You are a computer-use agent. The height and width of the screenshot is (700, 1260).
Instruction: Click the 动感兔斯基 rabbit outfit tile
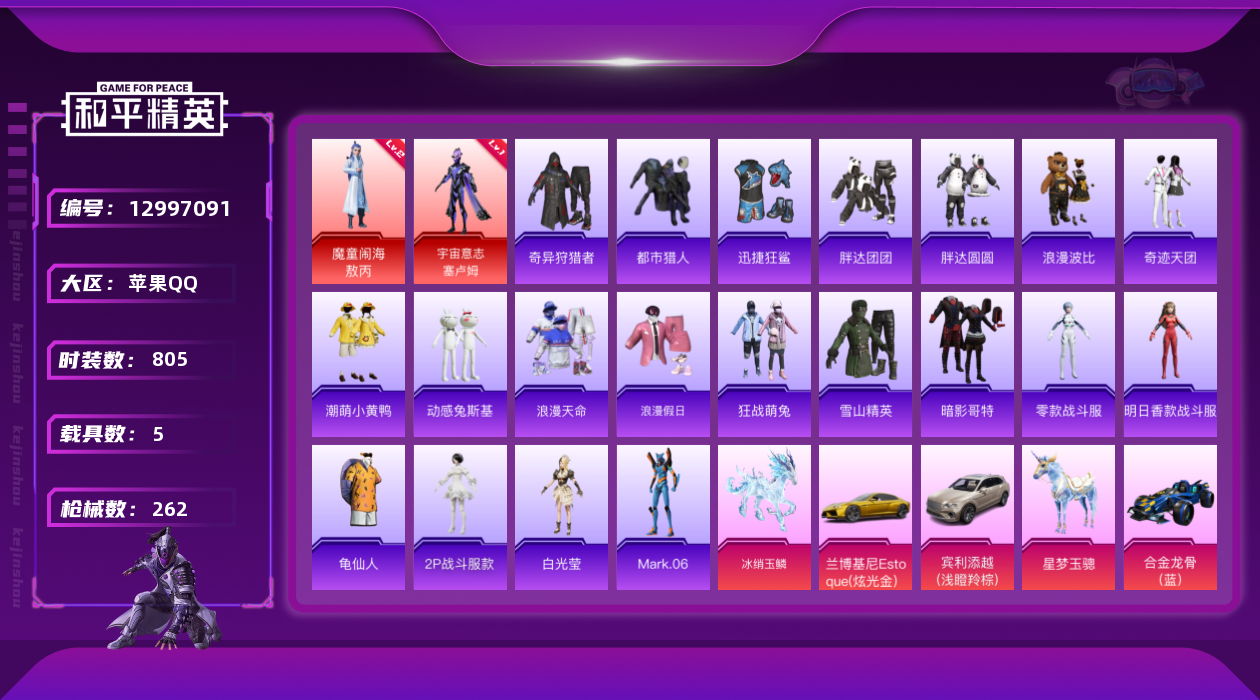pos(460,364)
